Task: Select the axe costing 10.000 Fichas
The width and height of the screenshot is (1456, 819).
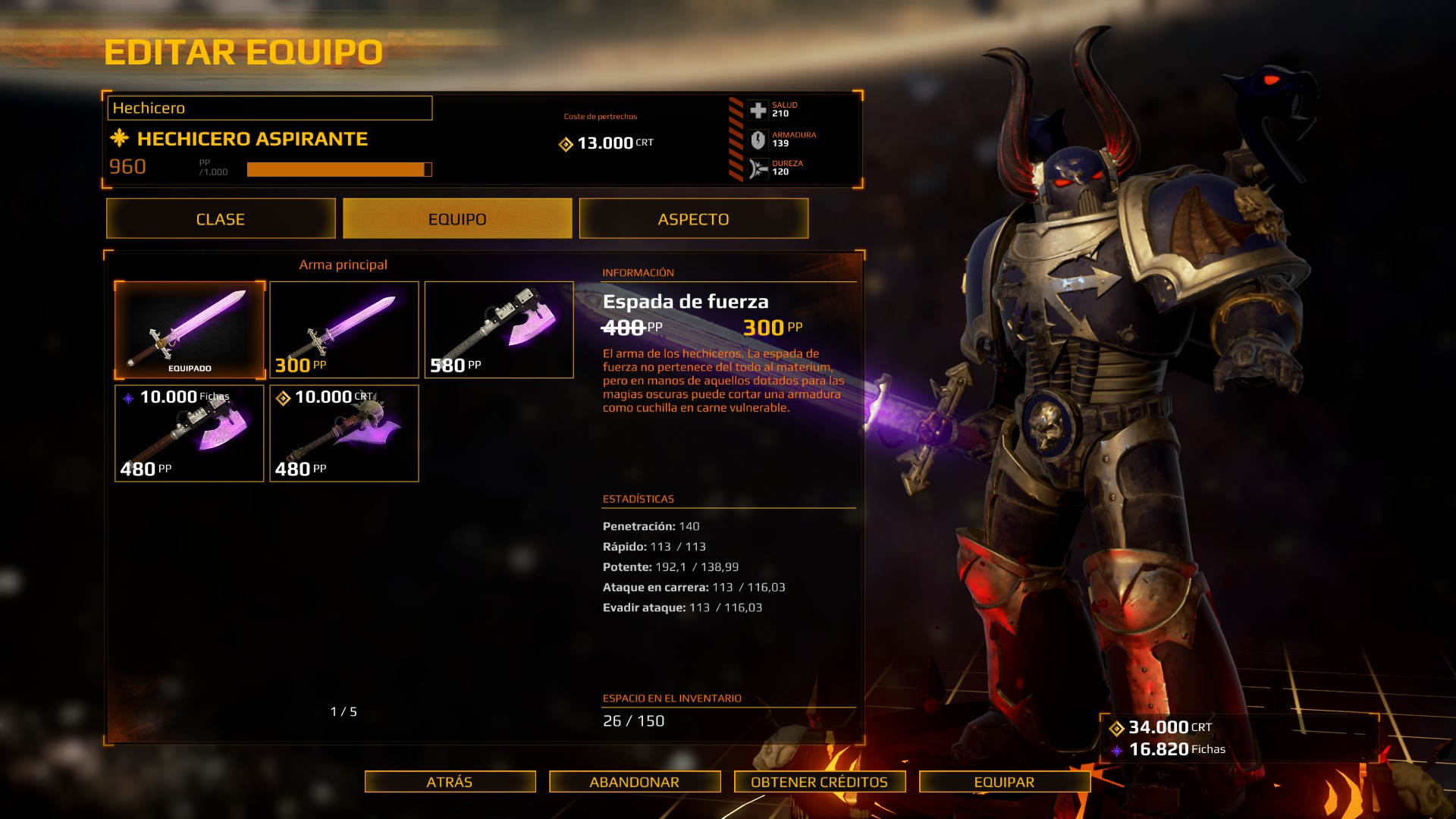Action: 190,433
